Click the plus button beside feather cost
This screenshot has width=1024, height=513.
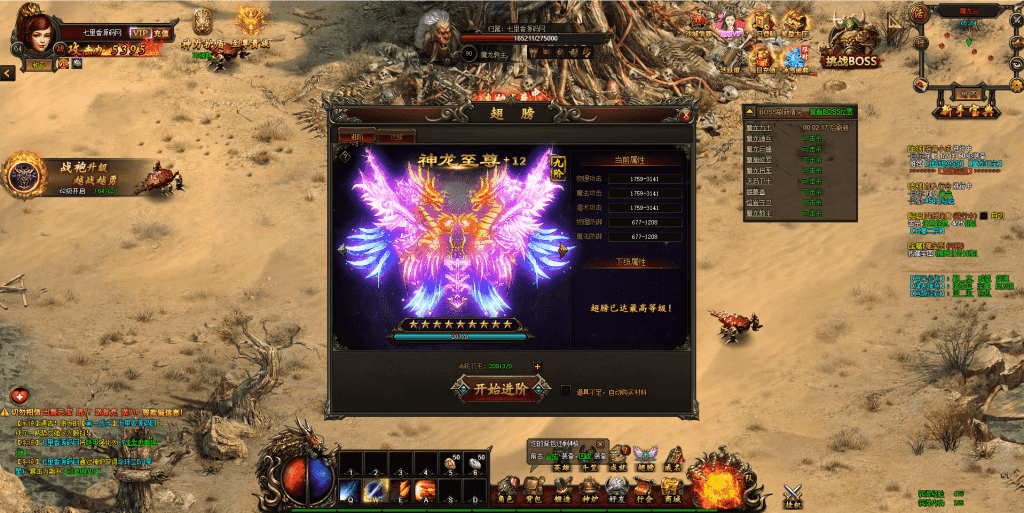[537, 367]
